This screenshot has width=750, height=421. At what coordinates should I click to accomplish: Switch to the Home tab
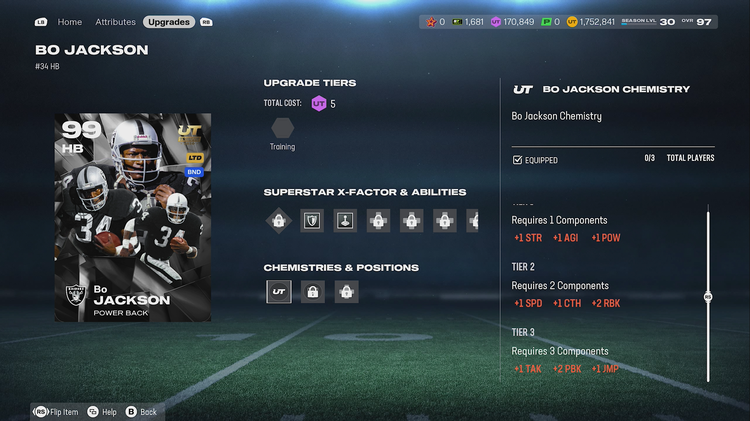pyautogui.click(x=70, y=21)
